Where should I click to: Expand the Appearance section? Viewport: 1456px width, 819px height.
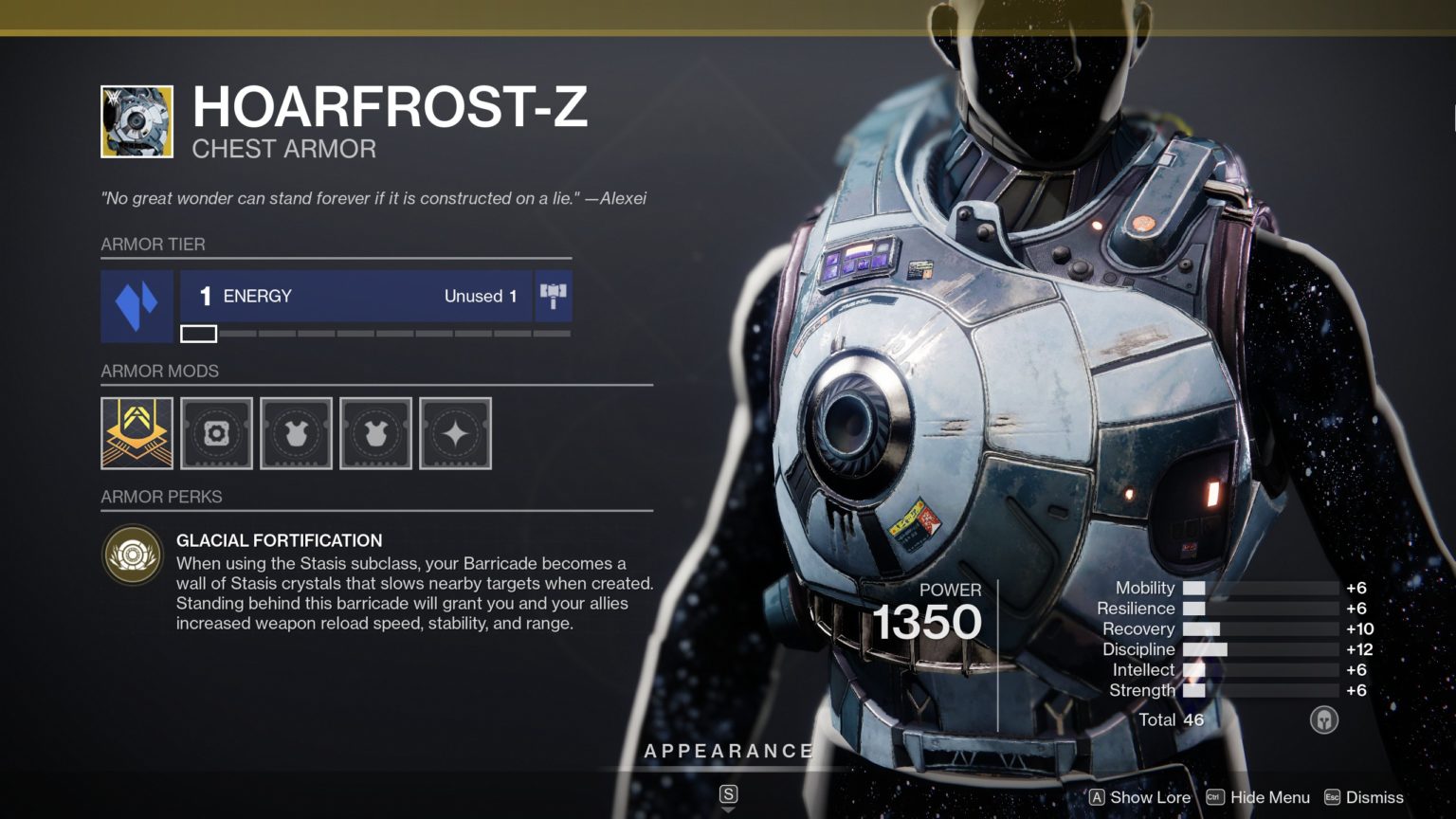pos(728,751)
